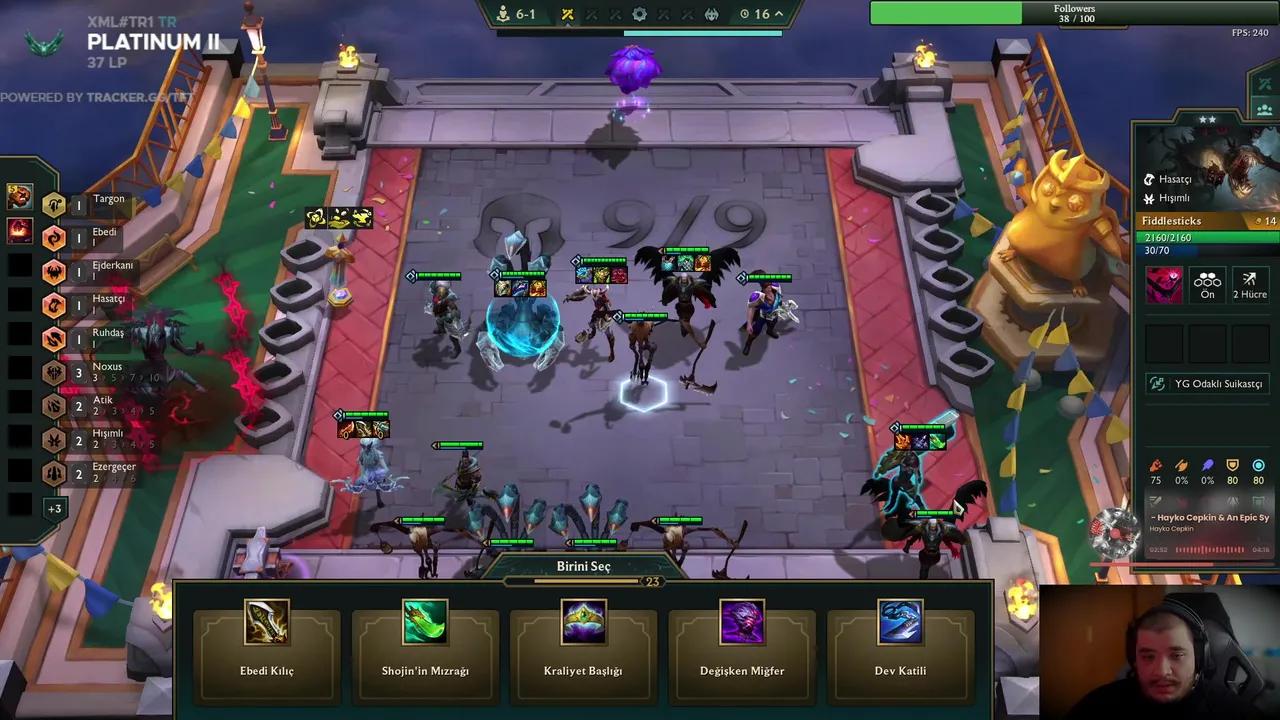The image size is (1280, 720).
Task: Expand the +3 more traits button
Action: pos(54,508)
